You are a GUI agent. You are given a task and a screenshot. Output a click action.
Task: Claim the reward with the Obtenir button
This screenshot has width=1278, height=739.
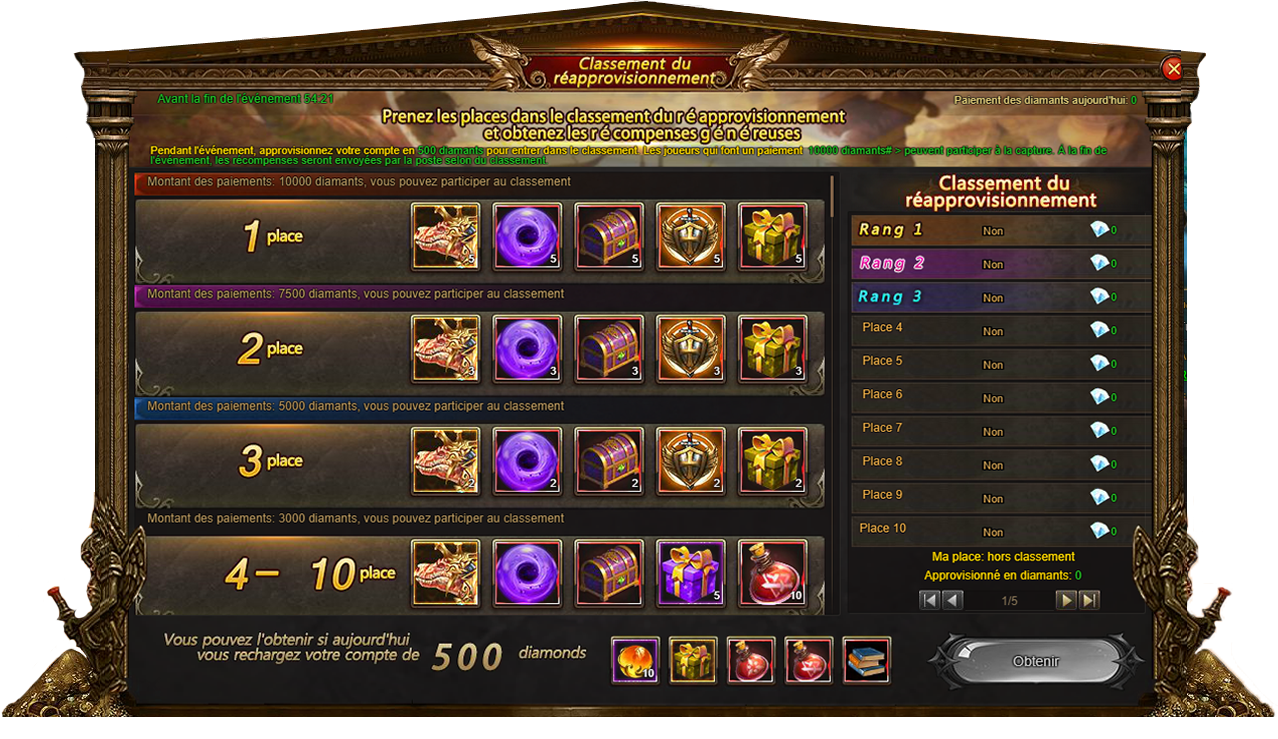pyautogui.click(x=1035, y=661)
